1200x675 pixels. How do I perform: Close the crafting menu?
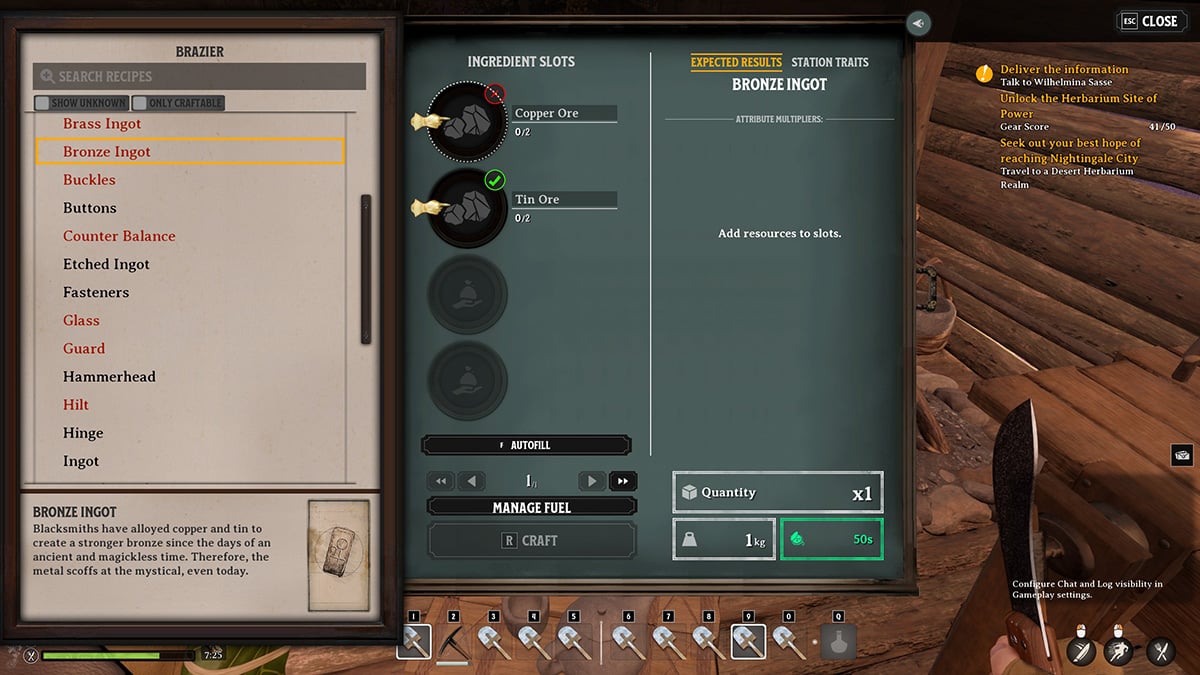click(x=1149, y=21)
